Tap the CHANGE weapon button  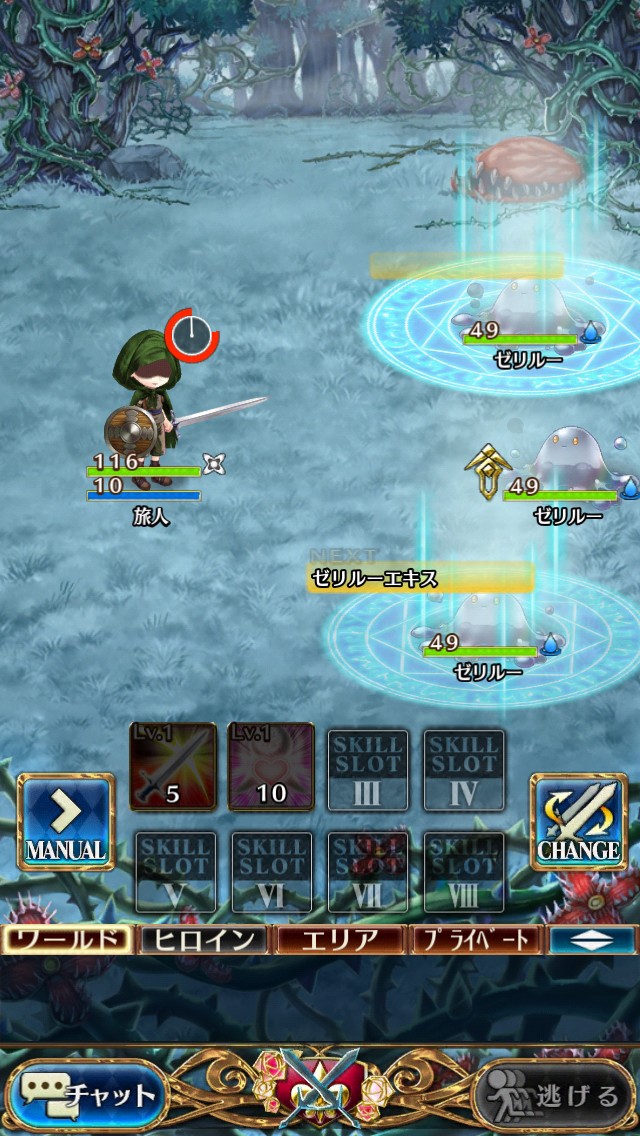click(578, 821)
